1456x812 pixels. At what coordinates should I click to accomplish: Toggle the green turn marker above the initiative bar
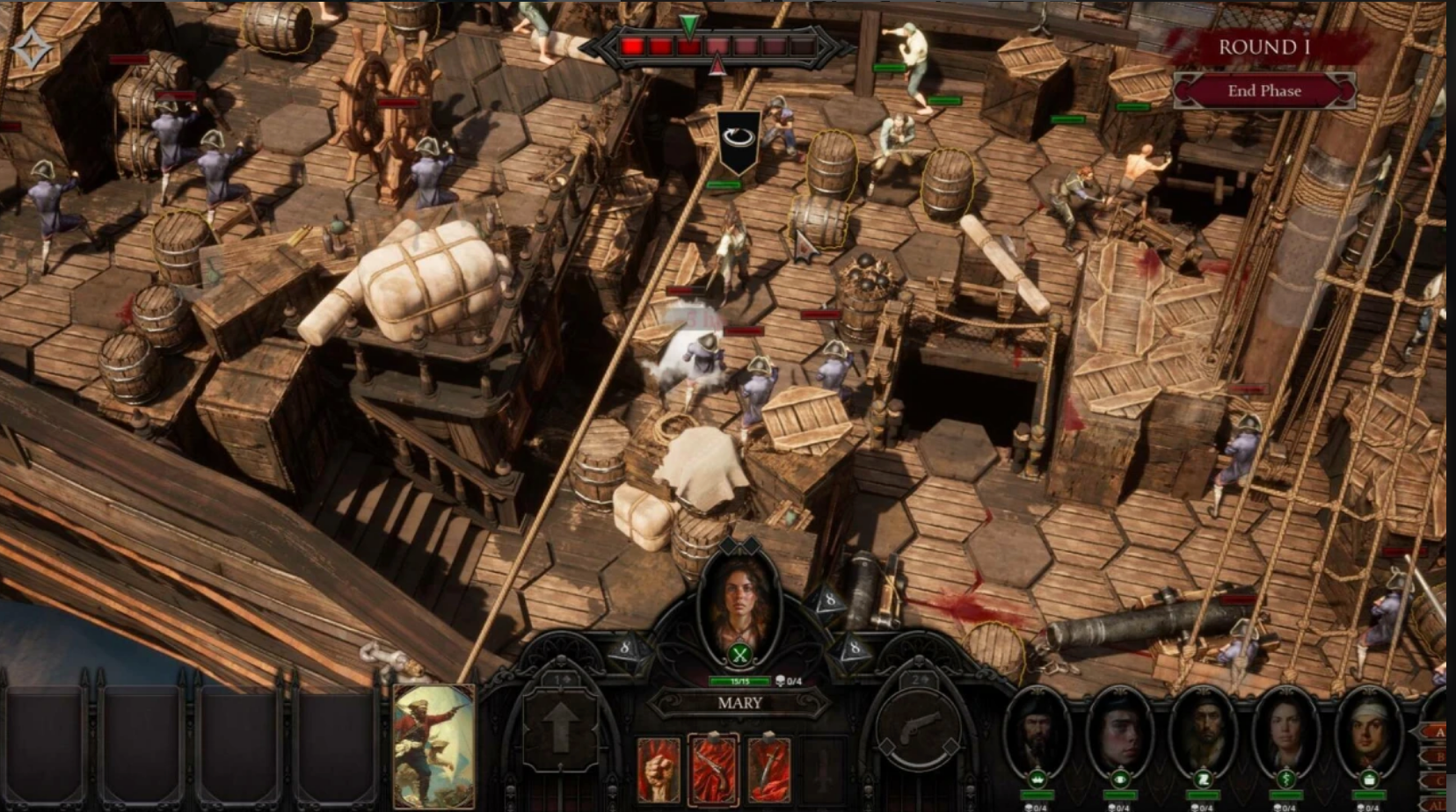tap(690, 26)
